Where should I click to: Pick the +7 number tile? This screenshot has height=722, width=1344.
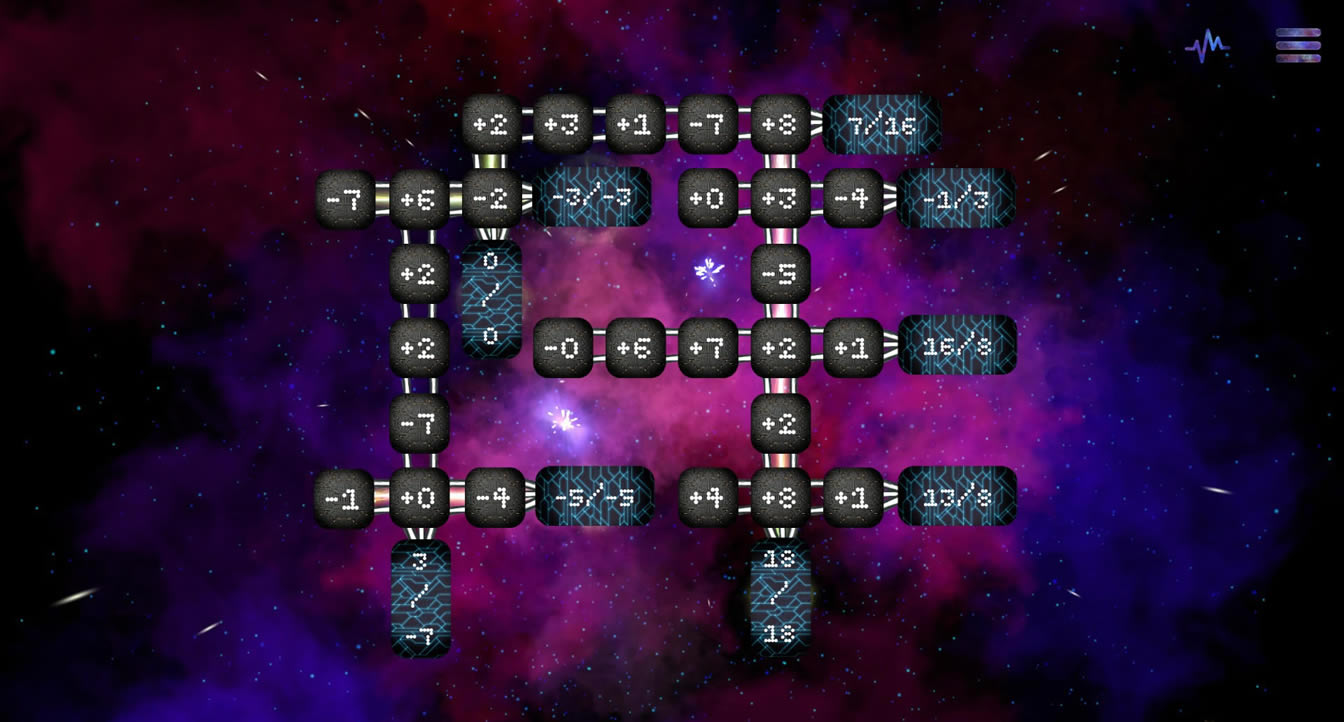pos(708,348)
